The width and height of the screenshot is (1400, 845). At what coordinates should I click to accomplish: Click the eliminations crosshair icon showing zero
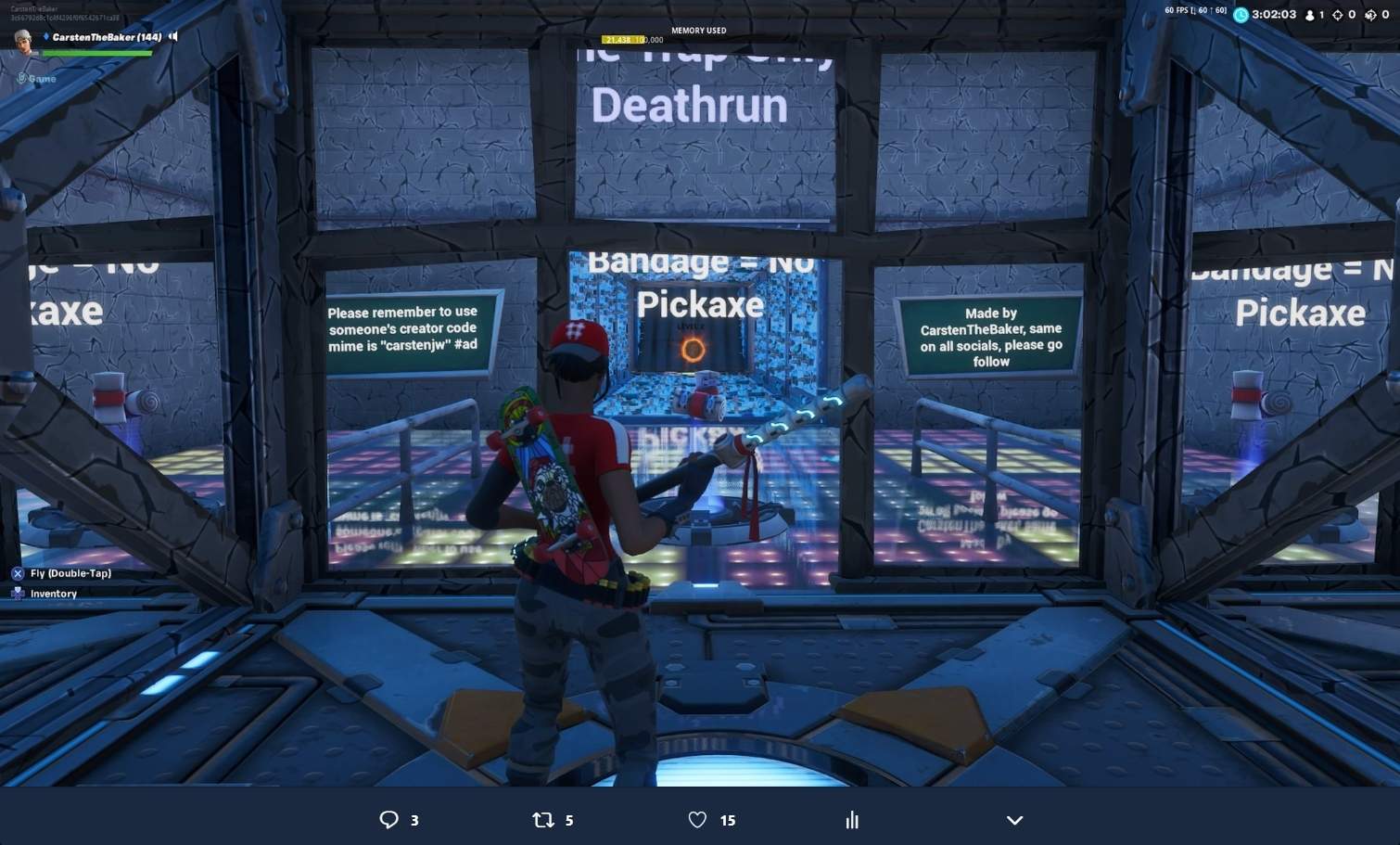pyautogui.click(x=1338, y=15)
